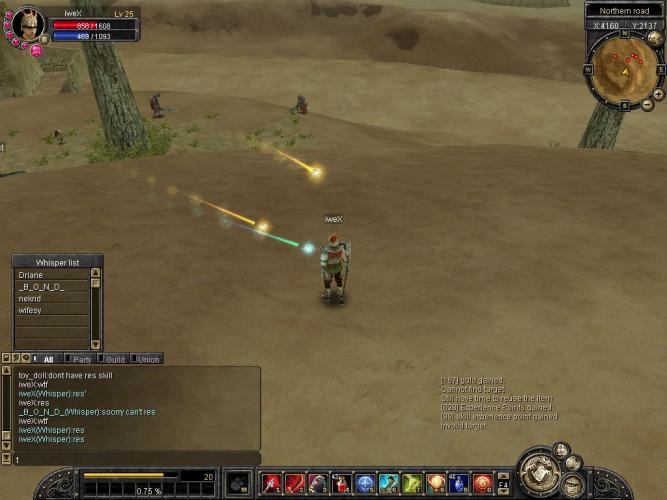The height and width of the screenshot is (500, 667).
Task: Click the iweX character portrait
Action: (27, 23)
